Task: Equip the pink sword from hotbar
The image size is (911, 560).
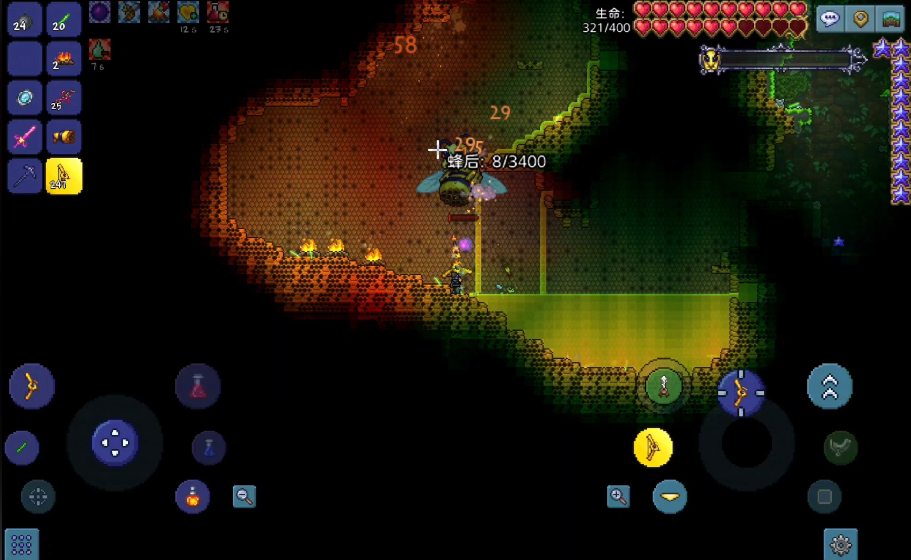Action: point(24,137)
